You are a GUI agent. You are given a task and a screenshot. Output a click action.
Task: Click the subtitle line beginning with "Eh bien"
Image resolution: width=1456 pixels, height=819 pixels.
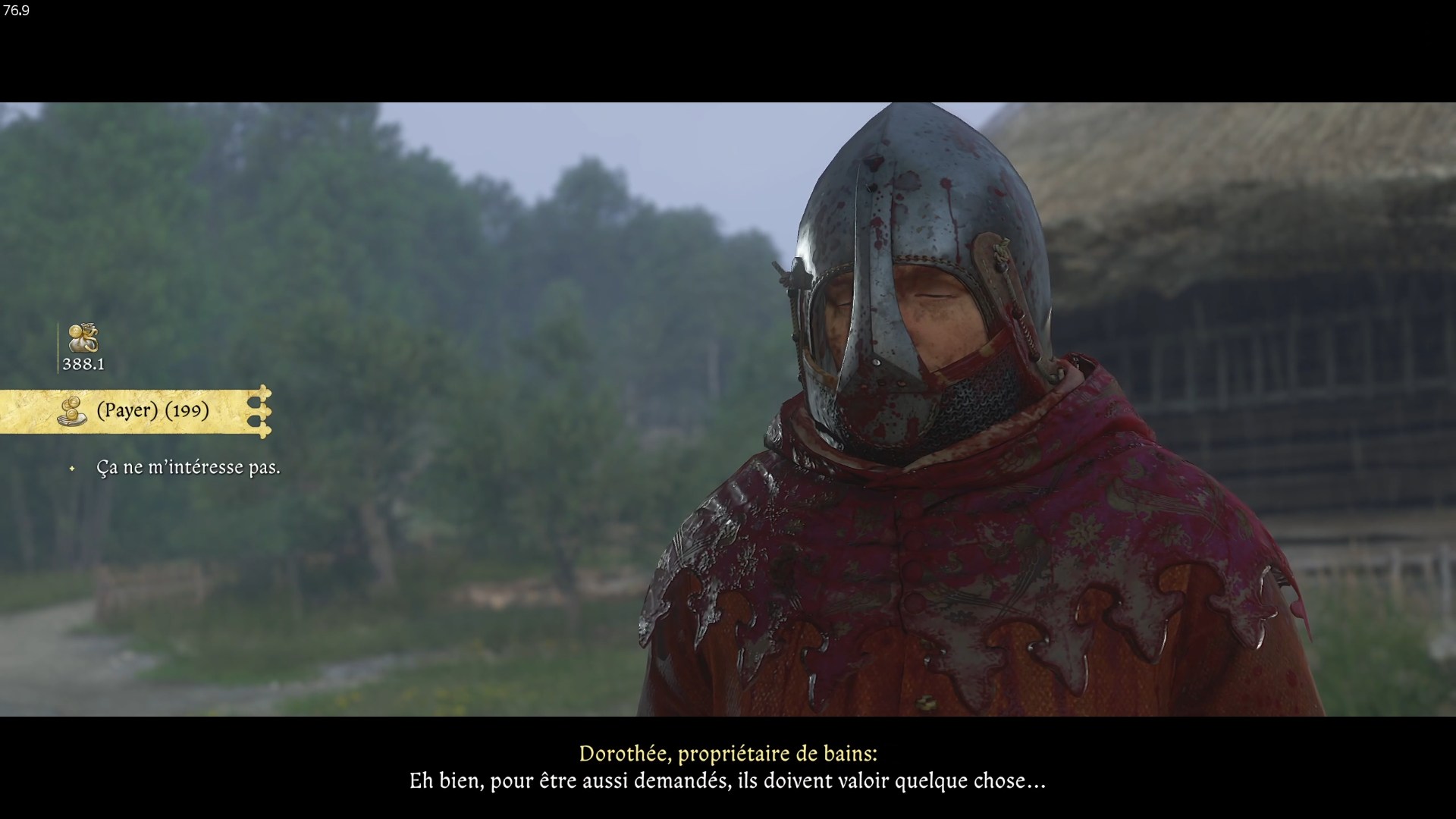coord(728,781)
